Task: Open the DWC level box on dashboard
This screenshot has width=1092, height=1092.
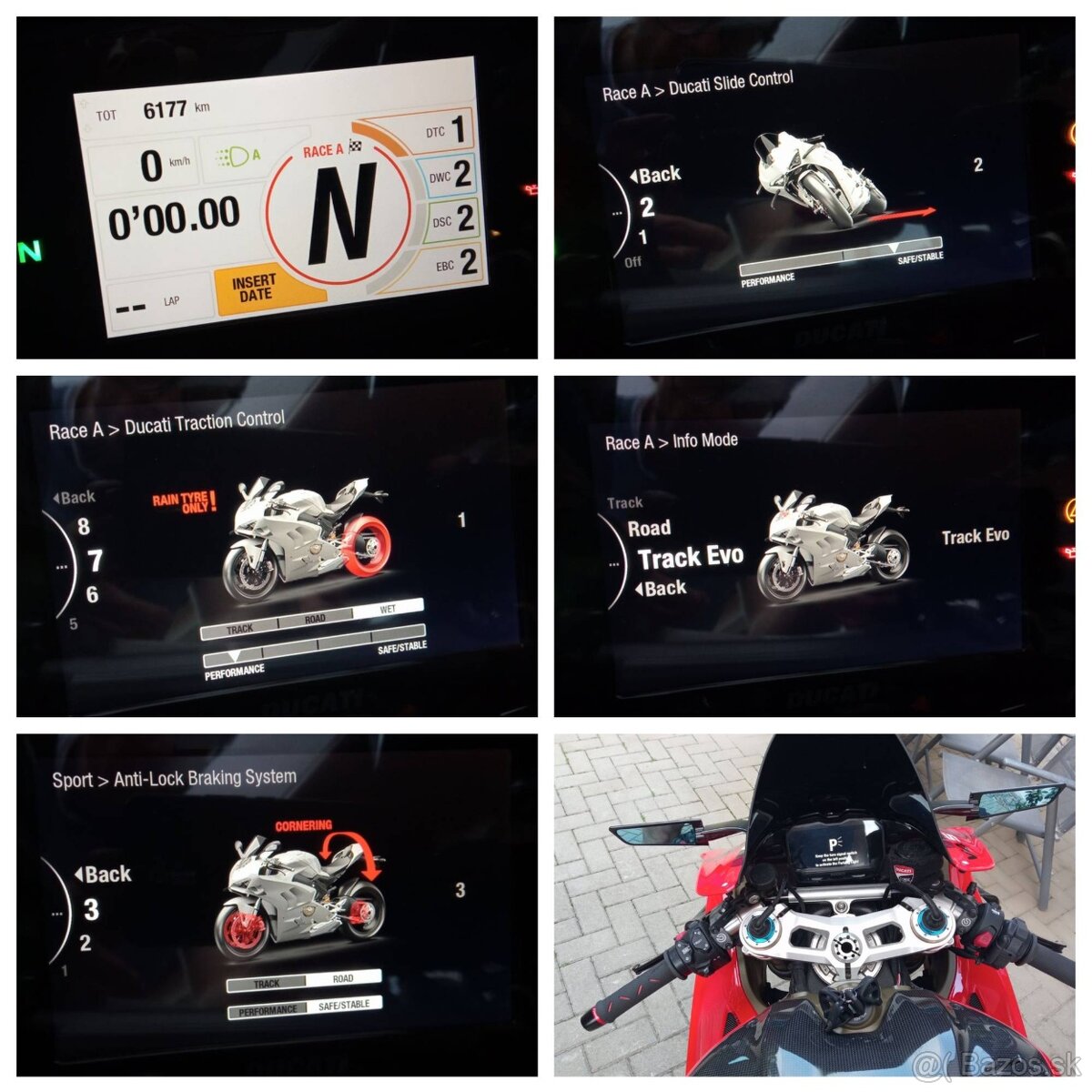Action: pos(451,175)
